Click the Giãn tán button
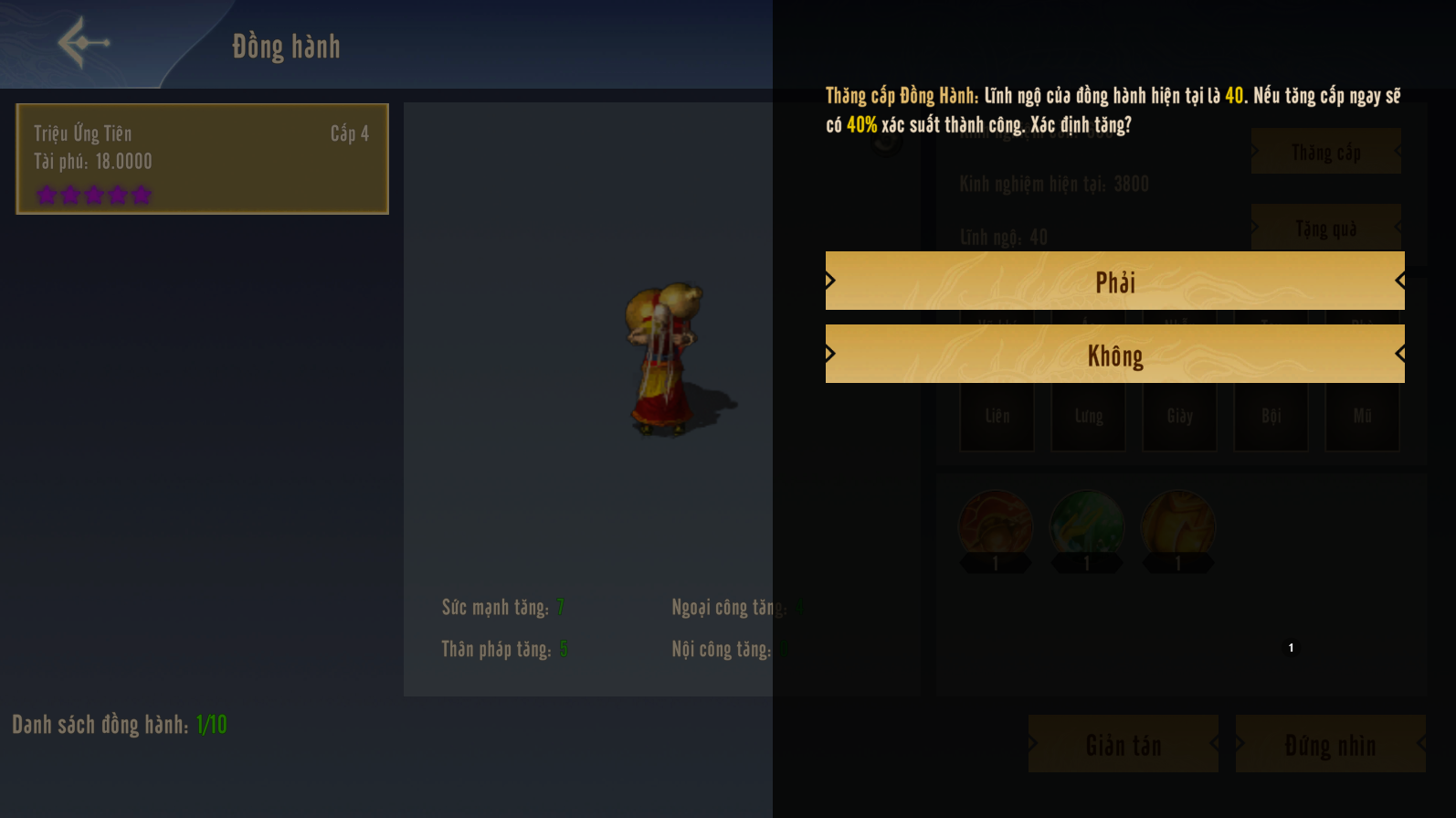The height and width of the screenshot is (818, 1456). (1124, 744)
